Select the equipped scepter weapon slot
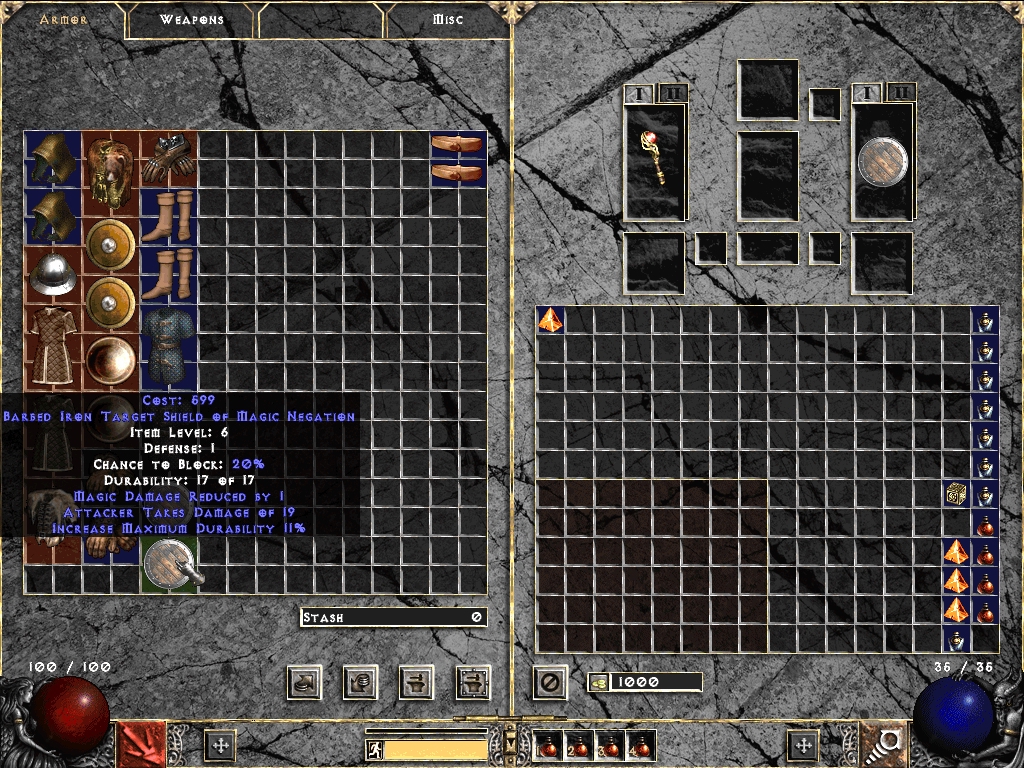Image resolution: width=1024 pixels, height=768 pixels. (x=655, y=160)
